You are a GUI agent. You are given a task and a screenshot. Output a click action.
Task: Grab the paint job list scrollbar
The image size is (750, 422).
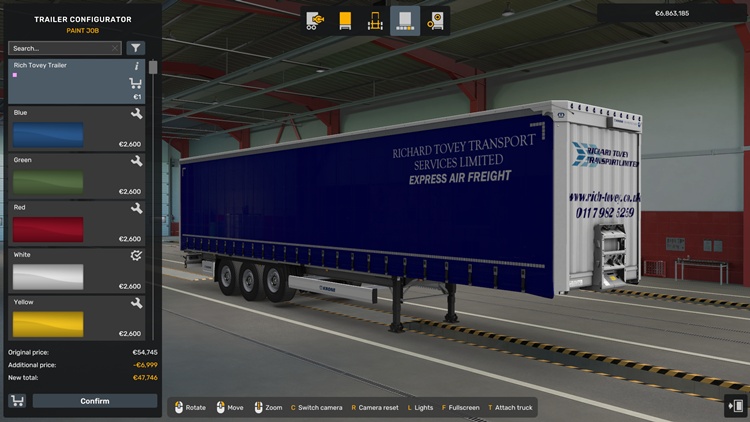[x=153, y=68]
